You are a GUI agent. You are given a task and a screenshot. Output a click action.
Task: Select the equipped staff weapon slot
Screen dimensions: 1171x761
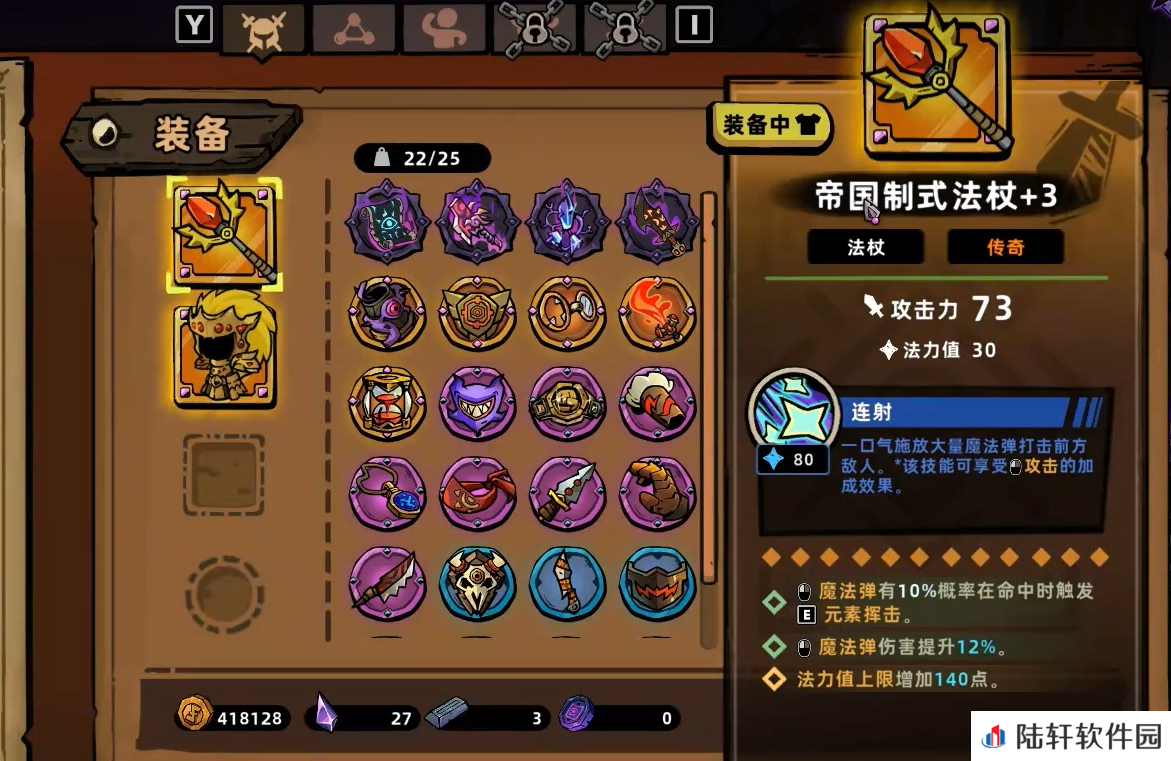(224, 235)
